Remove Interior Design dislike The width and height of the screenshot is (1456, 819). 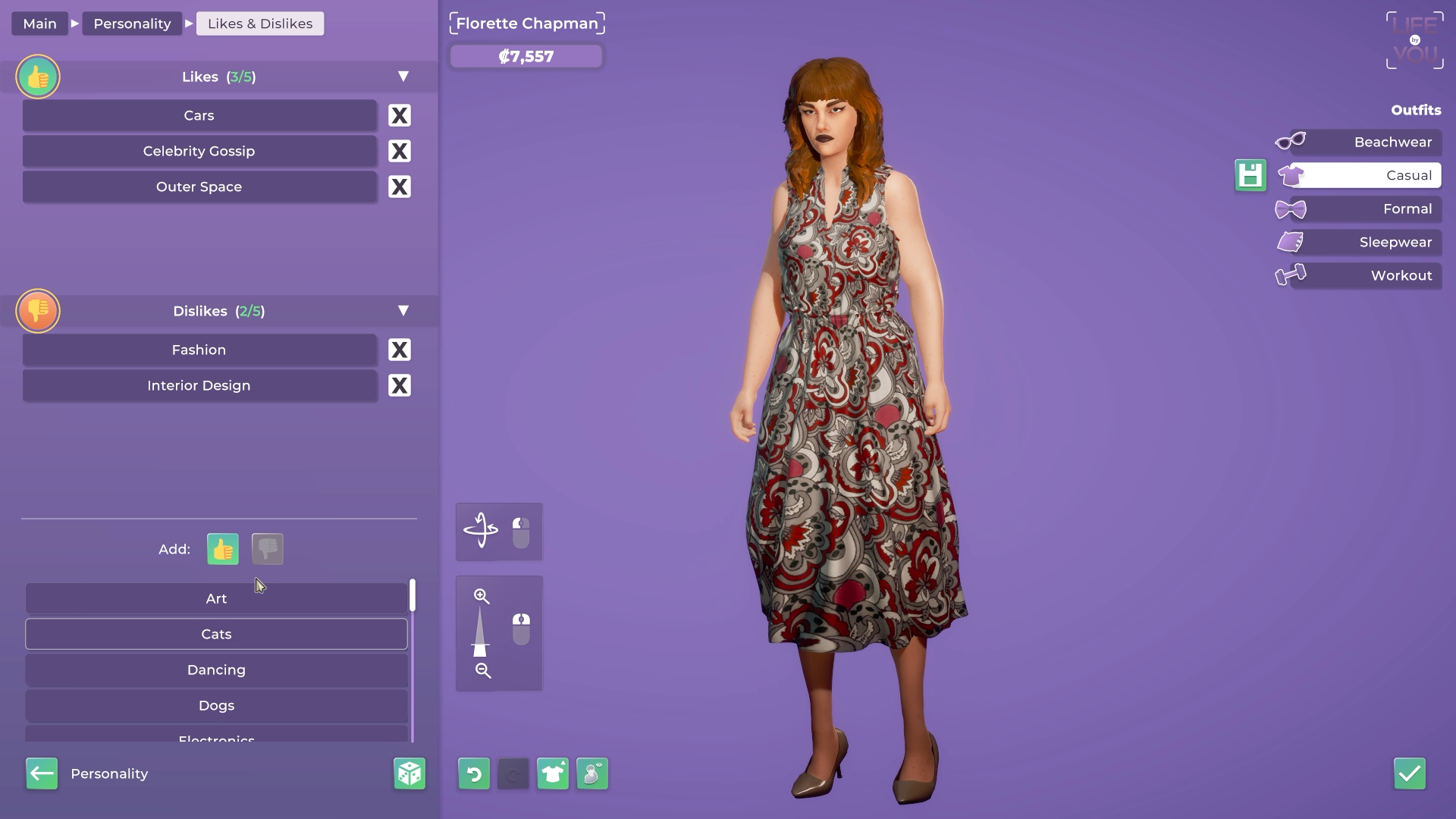pyautogui.click(x=400, y=385)
